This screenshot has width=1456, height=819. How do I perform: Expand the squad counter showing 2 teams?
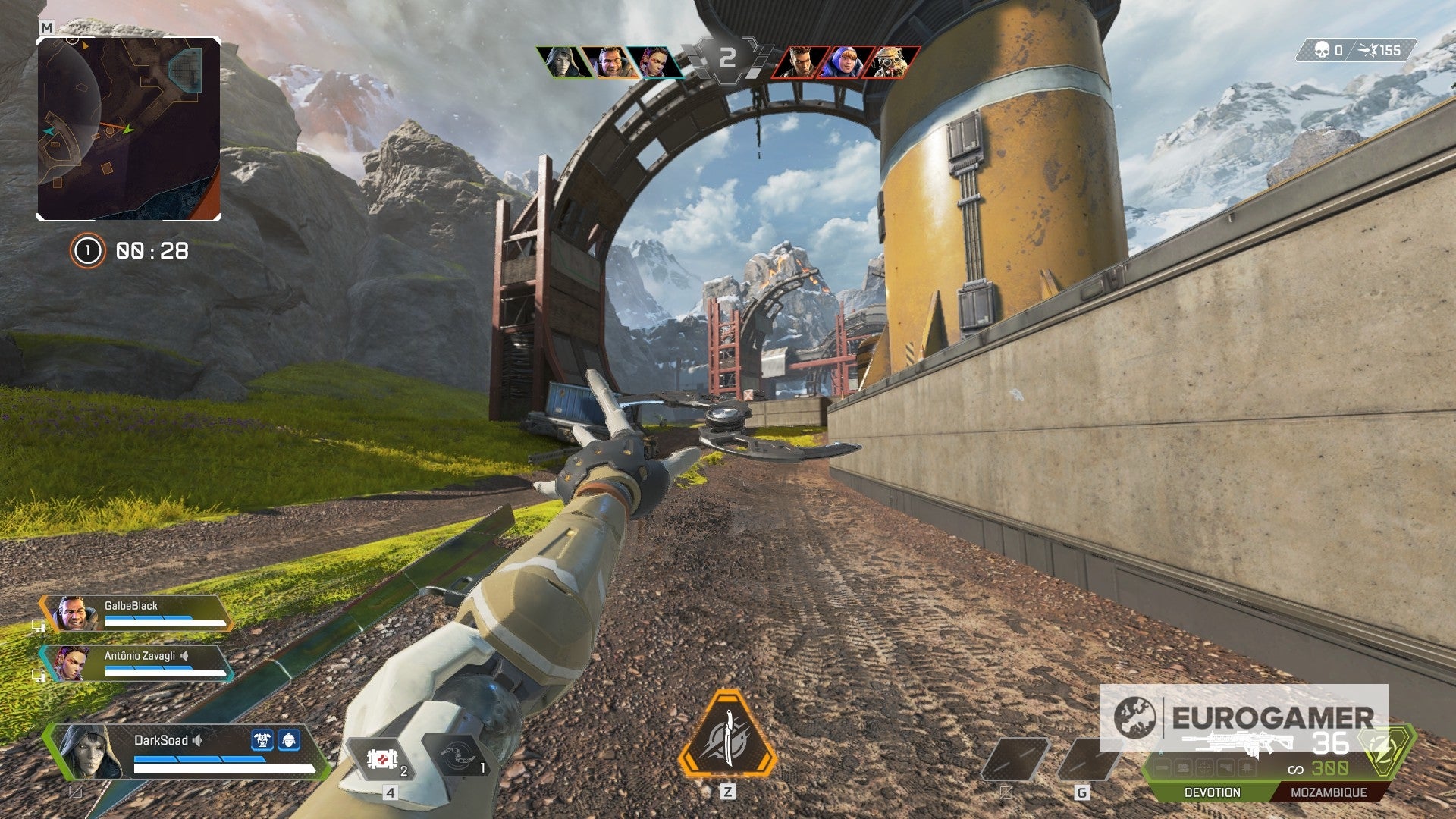729,55
